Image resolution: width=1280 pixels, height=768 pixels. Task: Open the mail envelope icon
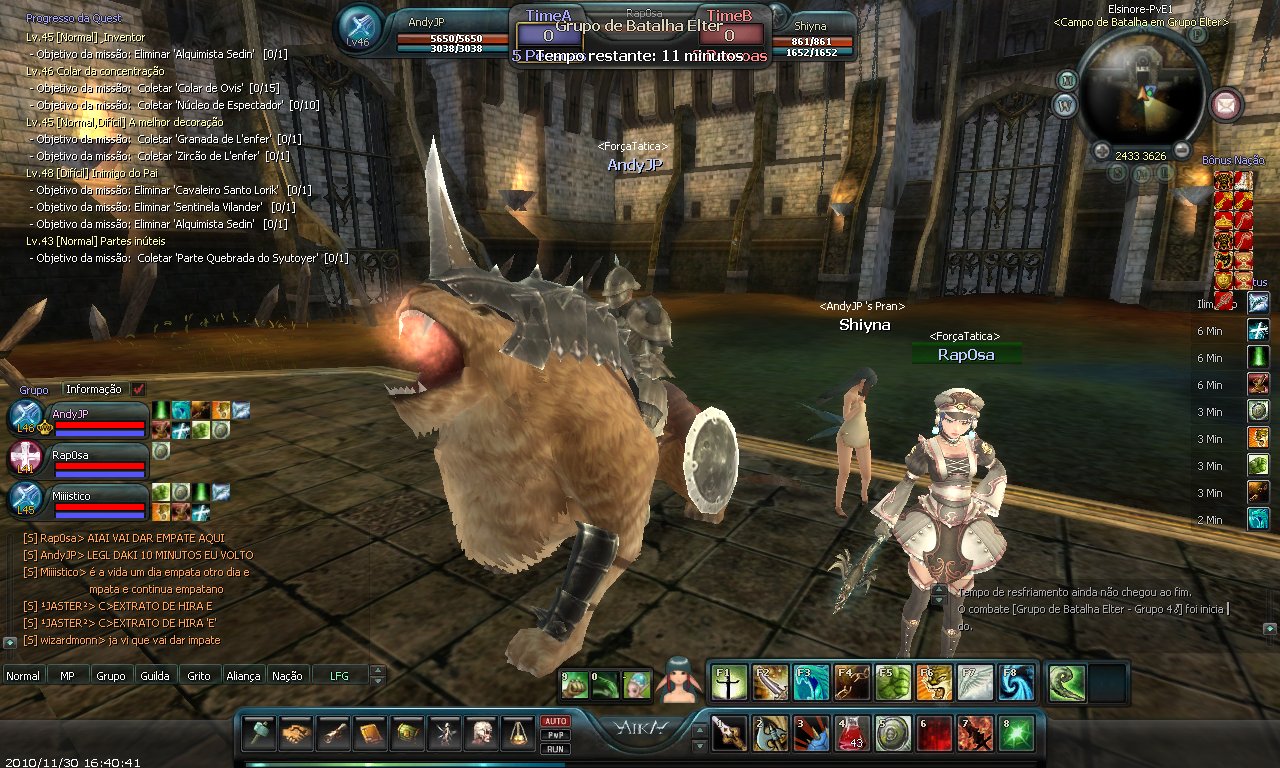point(1226,103)
